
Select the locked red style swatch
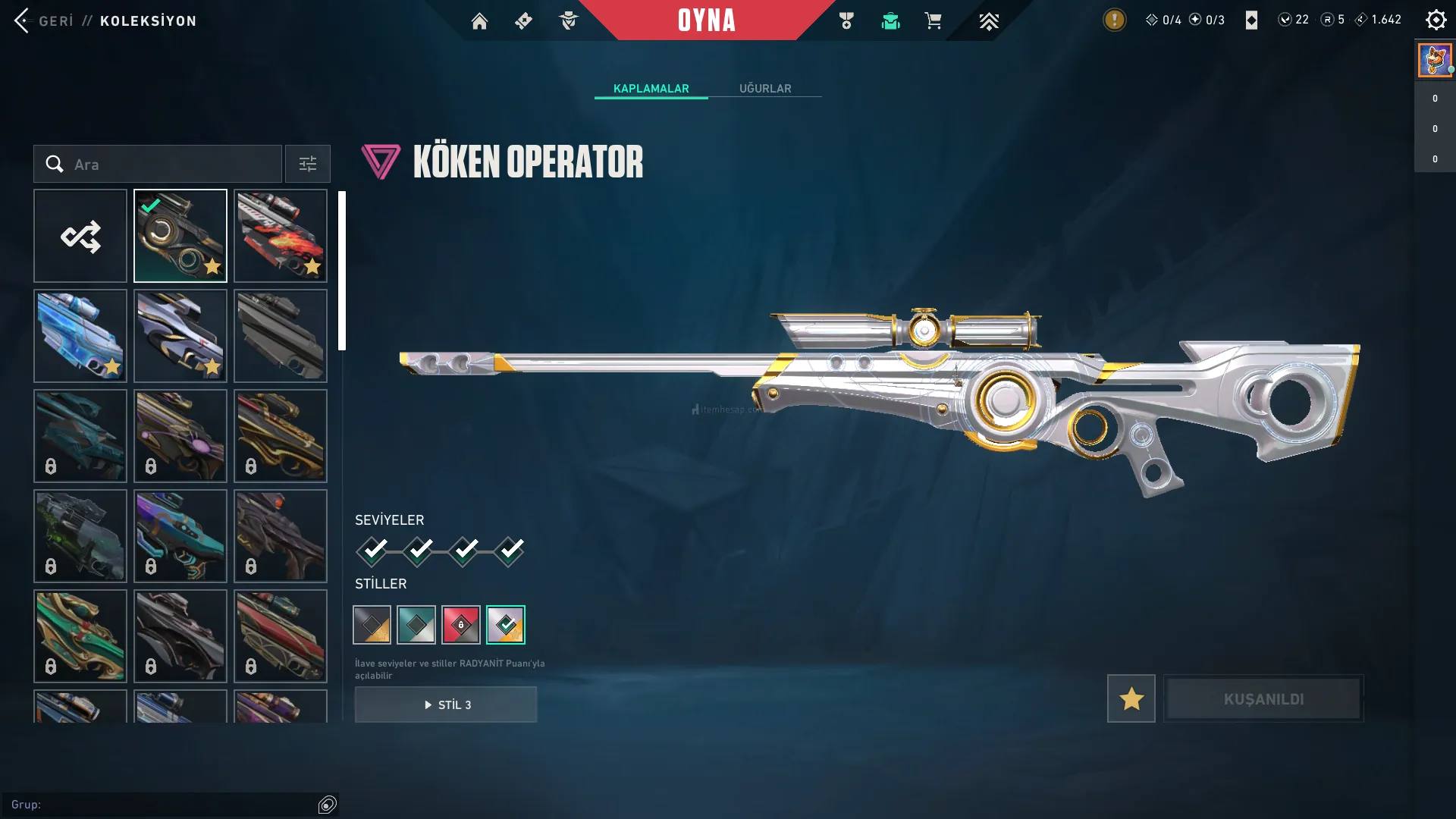(461, 625)
